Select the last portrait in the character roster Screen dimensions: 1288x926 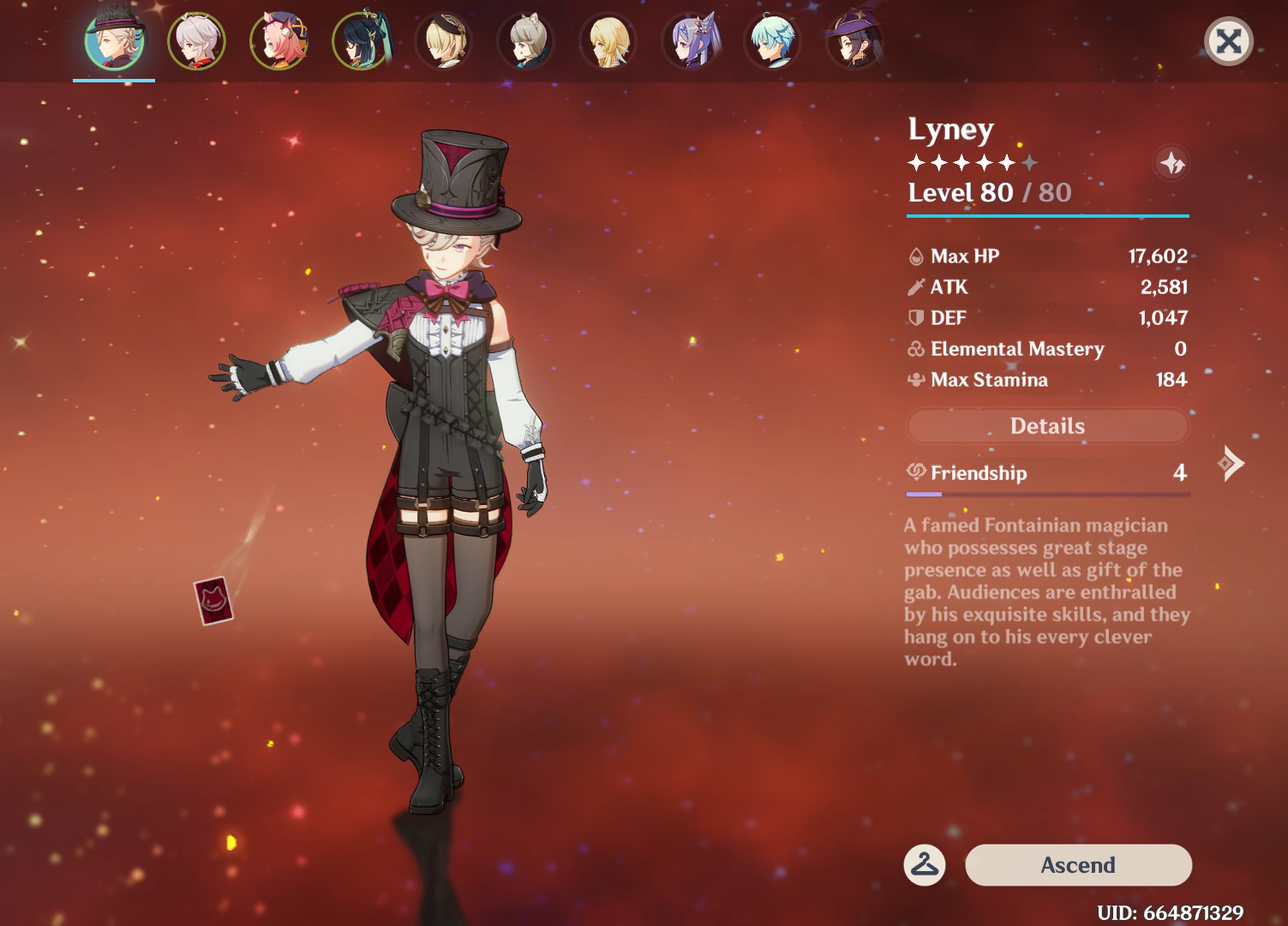854,40
